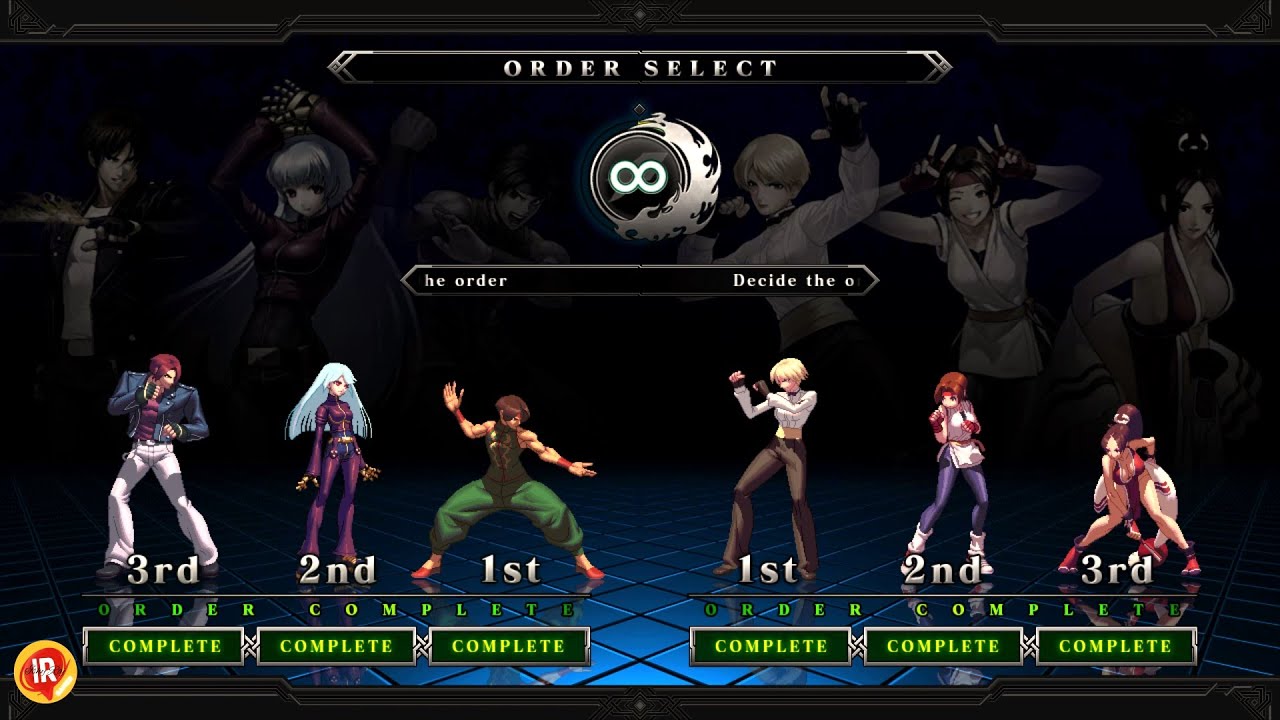The image size is (1280, 720).
Task: Activate the COMPLETE button below Yuri
Action: click(x=943, y=646)
